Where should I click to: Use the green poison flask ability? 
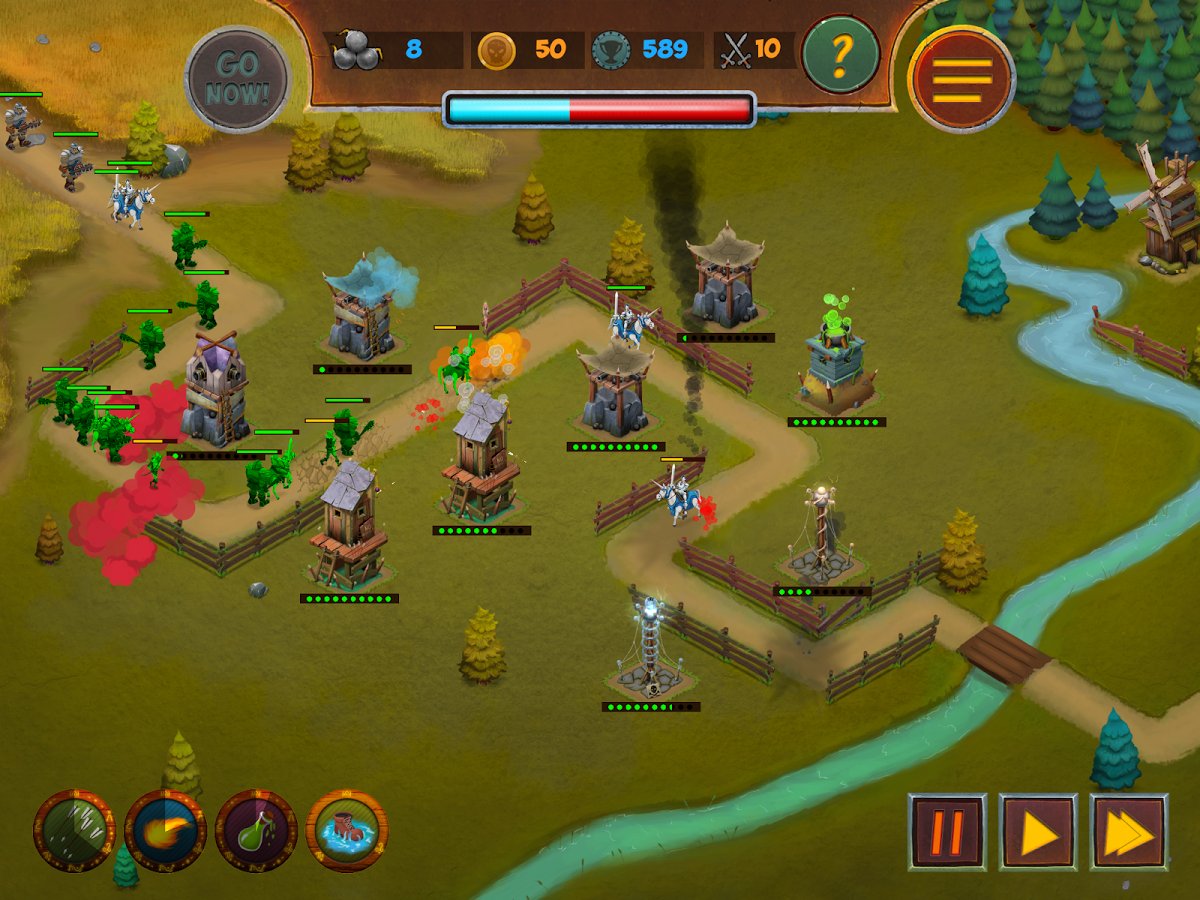[x=256, y=830]
